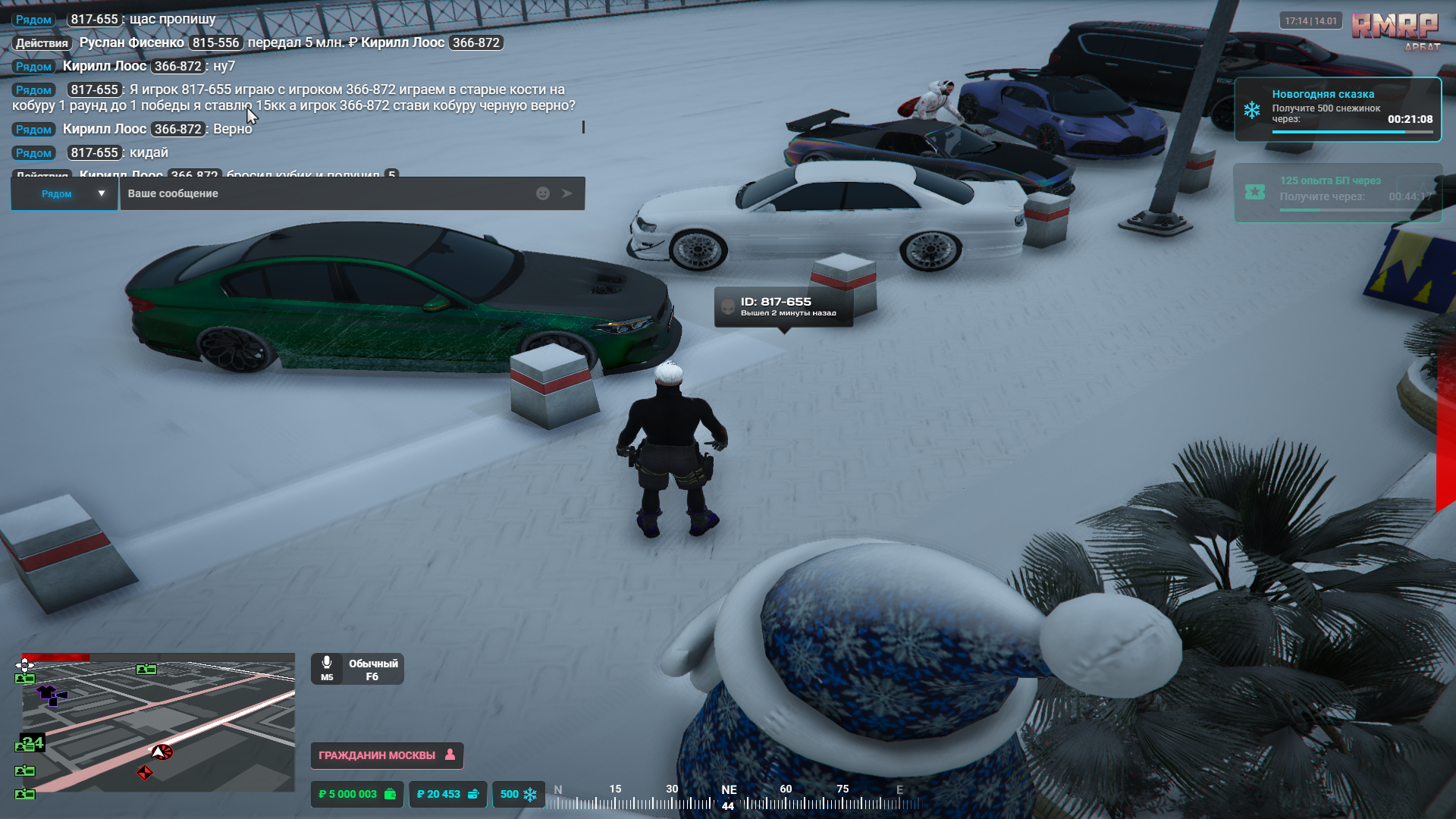Click the Ваше сообщение chat input field
This screenshot has width=1456, height=819.
coord(326,193)
